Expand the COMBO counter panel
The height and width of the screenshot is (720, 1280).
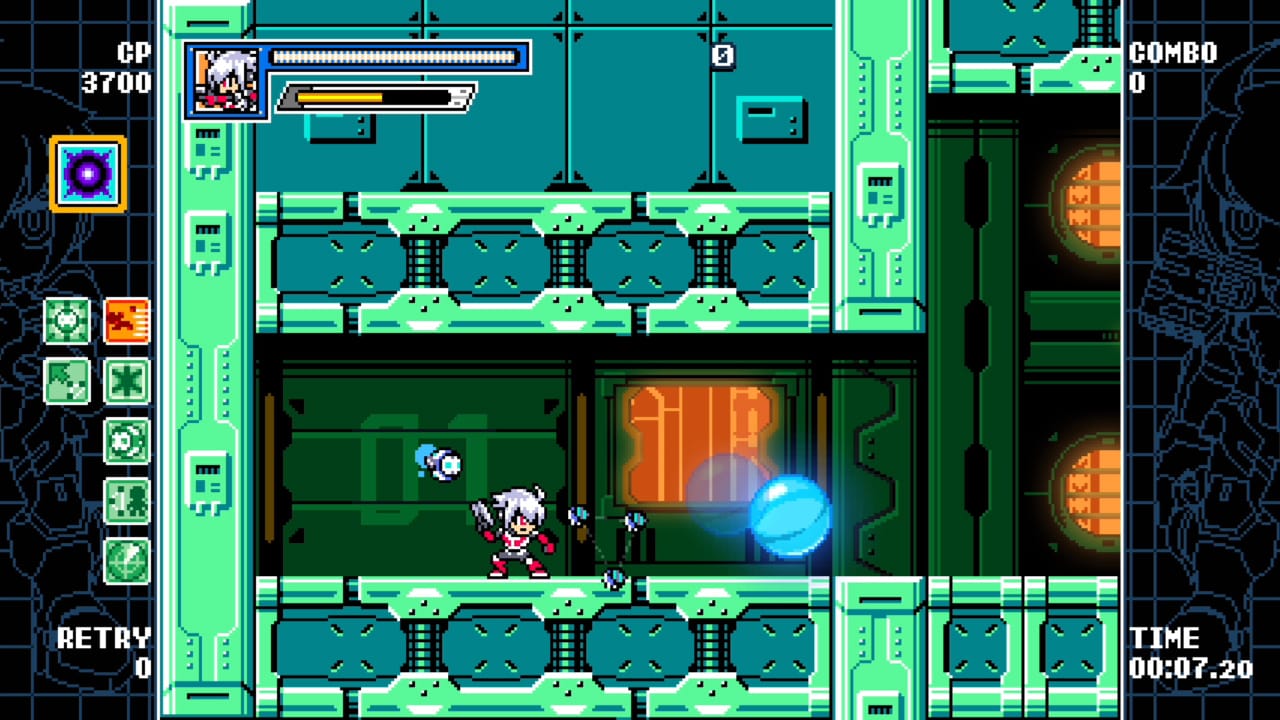tap(1170, 66)
